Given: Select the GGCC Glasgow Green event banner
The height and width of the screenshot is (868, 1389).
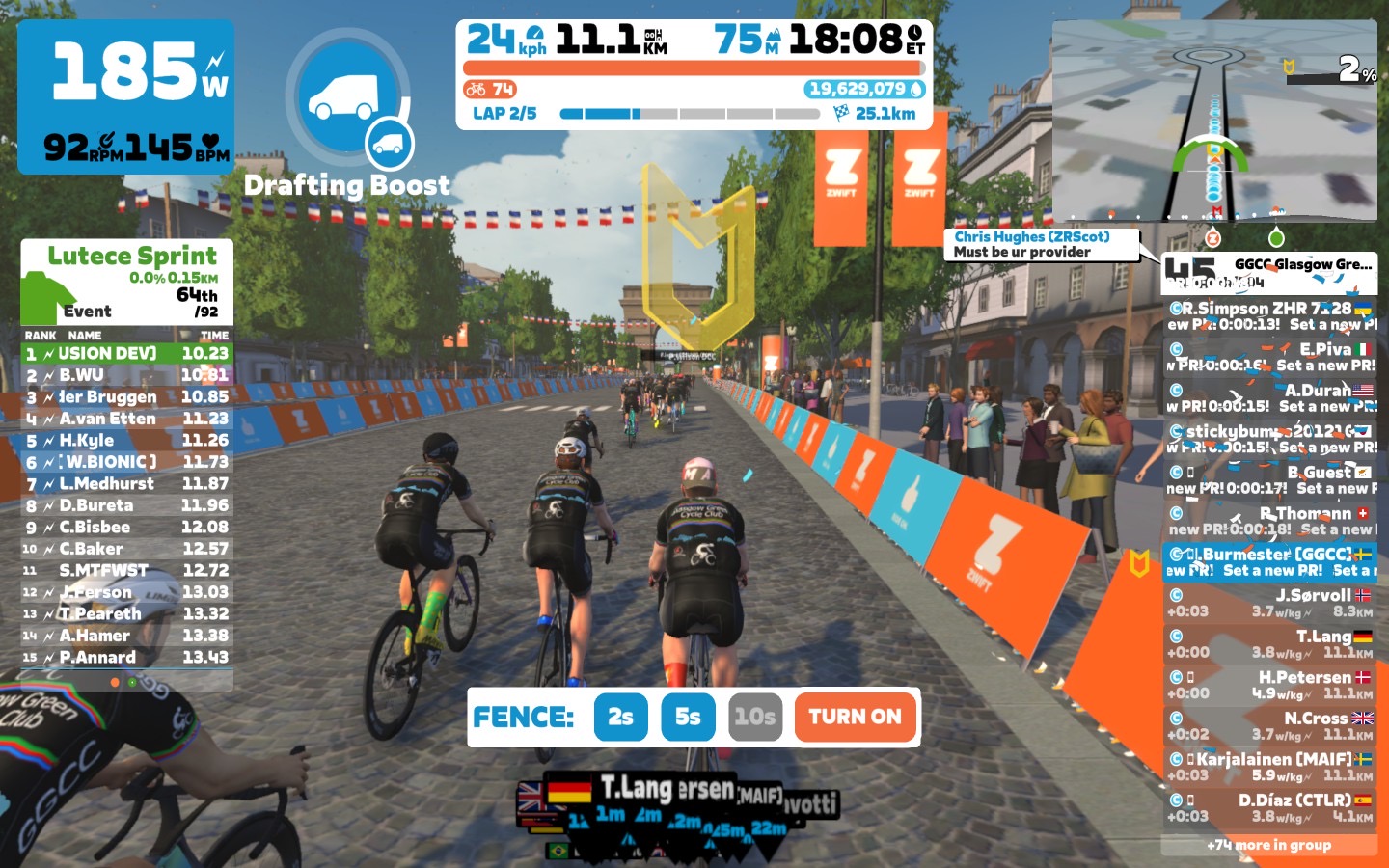Looking at the screenshot, I should click(1268, 272).
